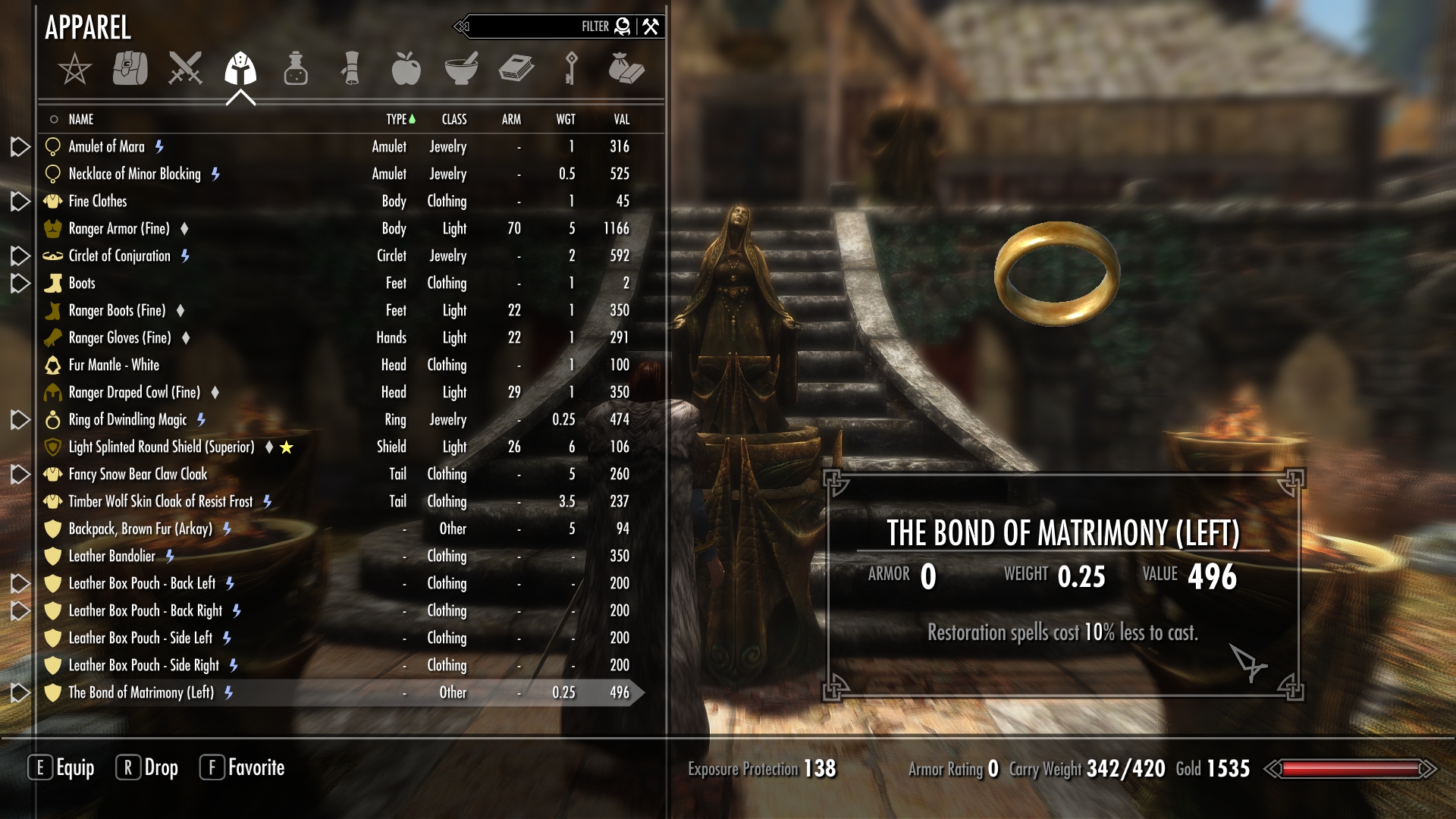Switch to the Keys category
This screenshot has width=1456, height=819.
571,69
